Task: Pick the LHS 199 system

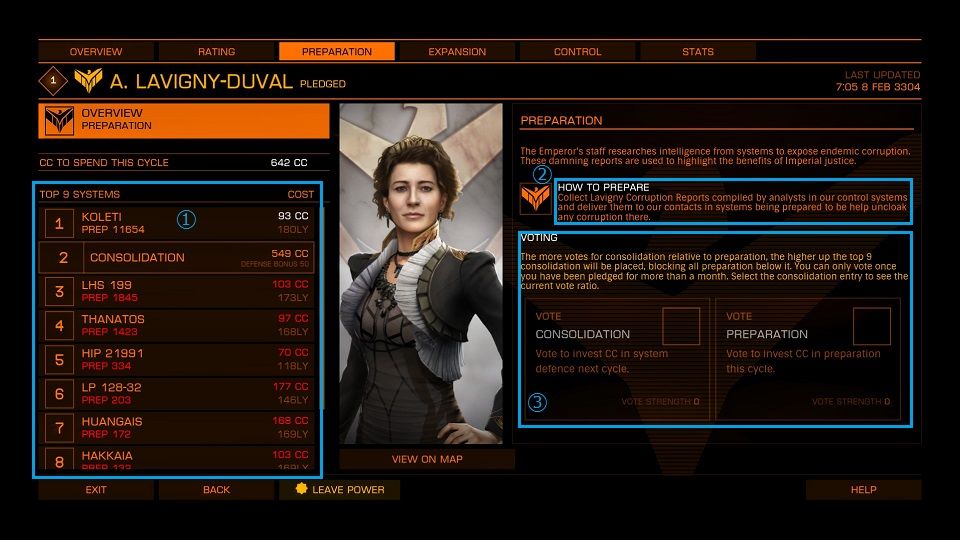Action: click(x=176, y=291)
